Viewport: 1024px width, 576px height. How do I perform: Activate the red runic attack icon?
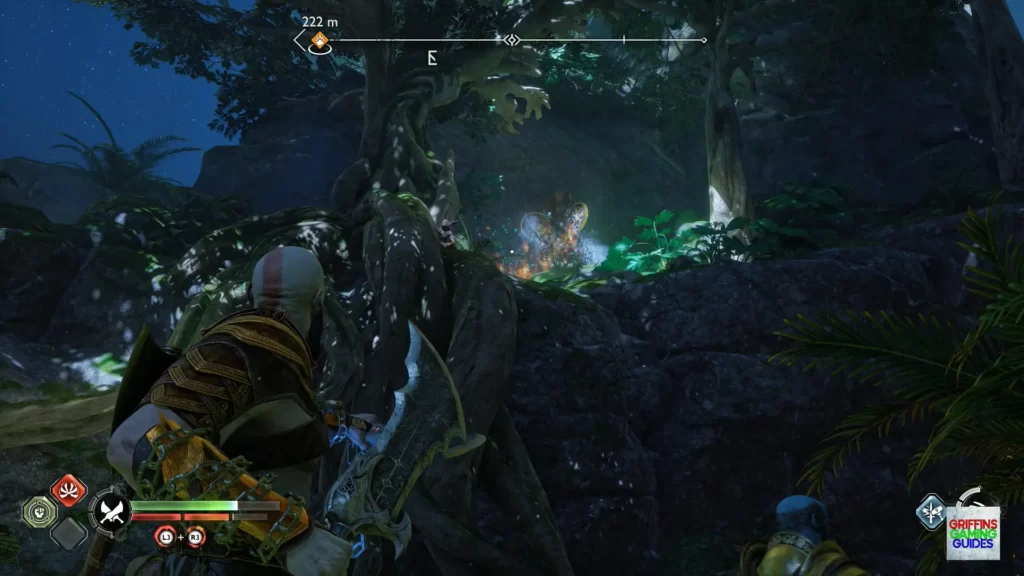point(68,491)
